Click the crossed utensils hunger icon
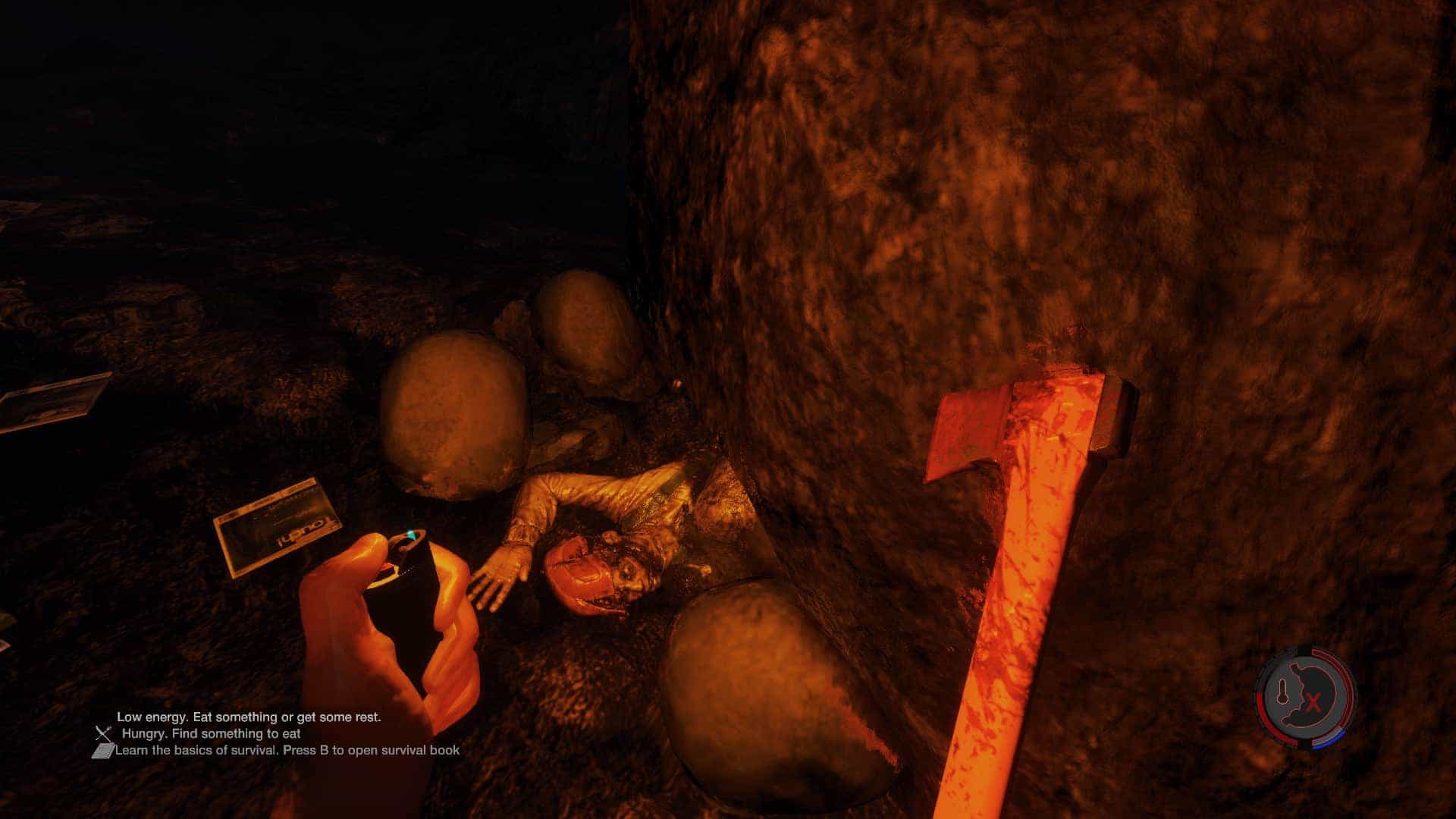 [104, 733]
